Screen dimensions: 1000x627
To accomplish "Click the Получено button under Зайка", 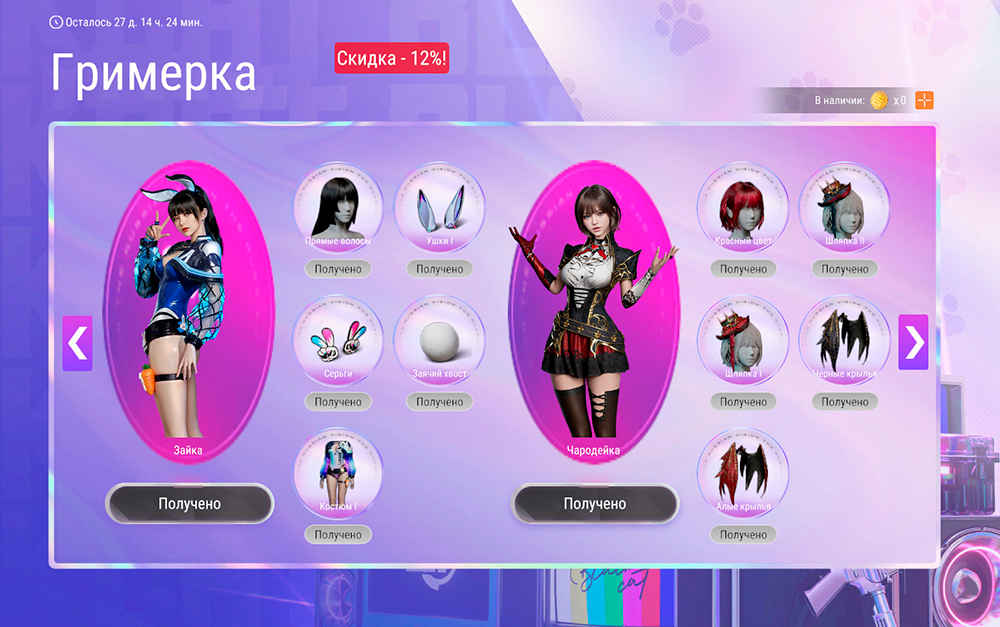I will click(189, 504).
